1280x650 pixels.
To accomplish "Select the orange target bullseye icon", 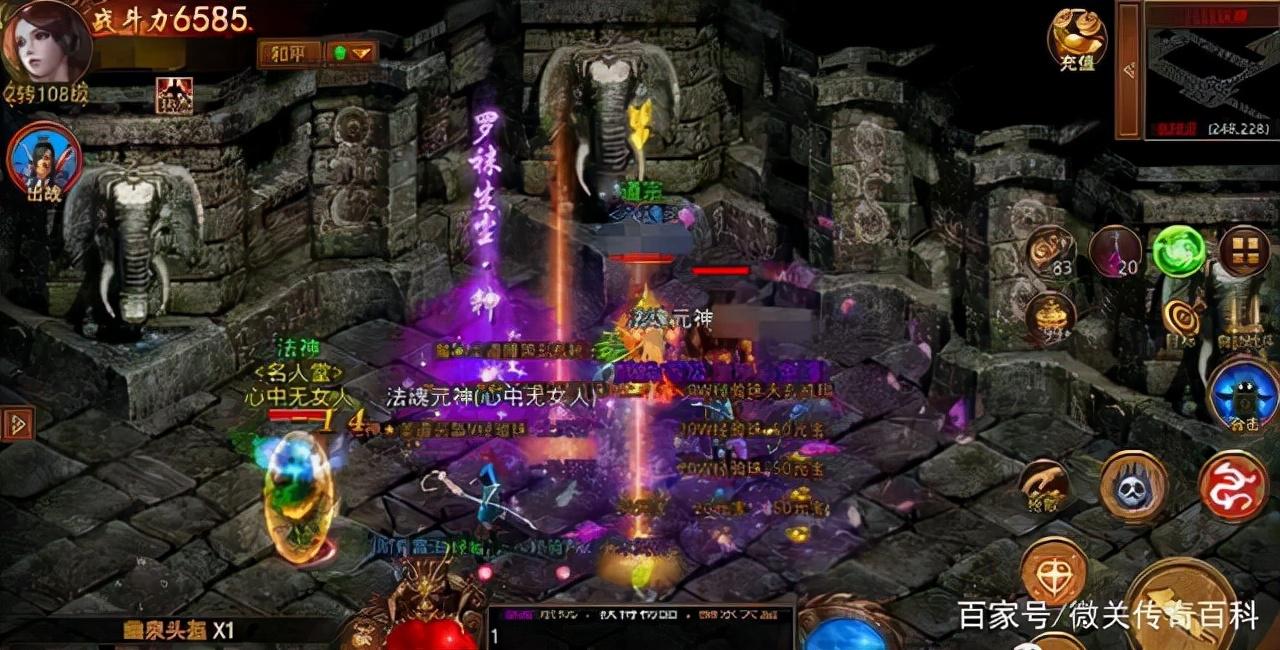I will click(x=1183, y=319).
